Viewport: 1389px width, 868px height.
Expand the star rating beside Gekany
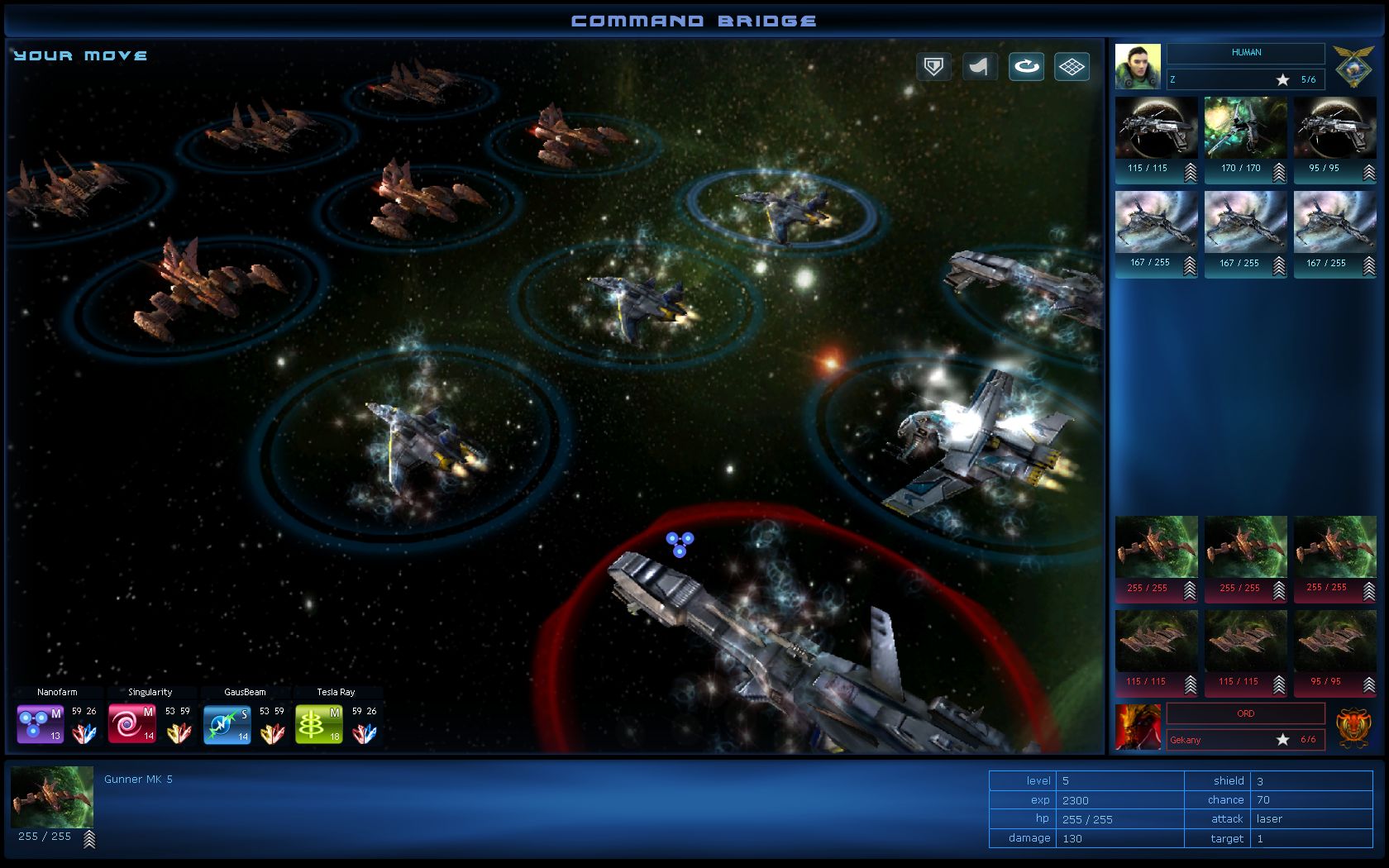pyautogui.click(x=1283, y=740)
